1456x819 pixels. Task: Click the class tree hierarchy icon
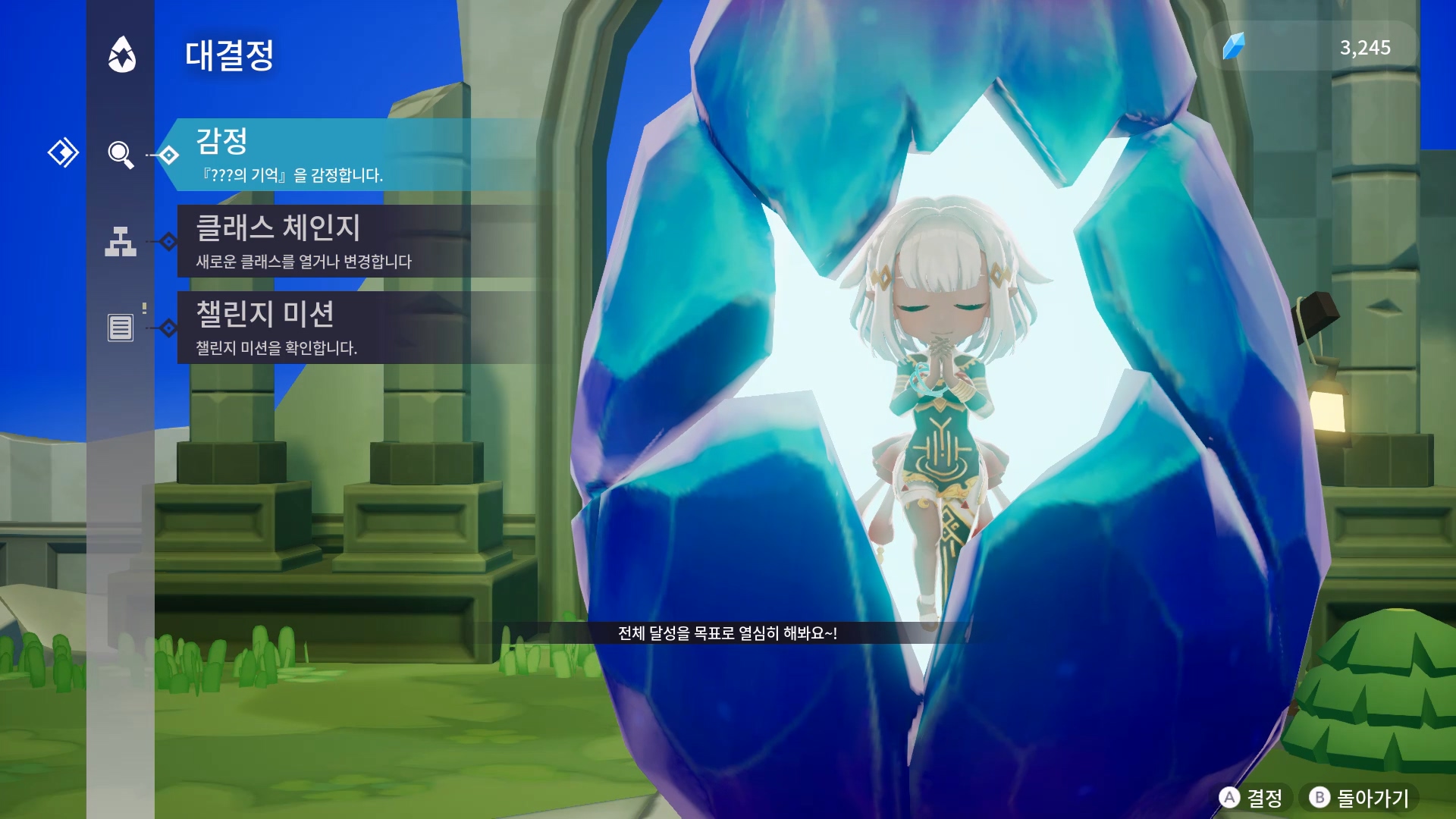[x=121, y=241]
